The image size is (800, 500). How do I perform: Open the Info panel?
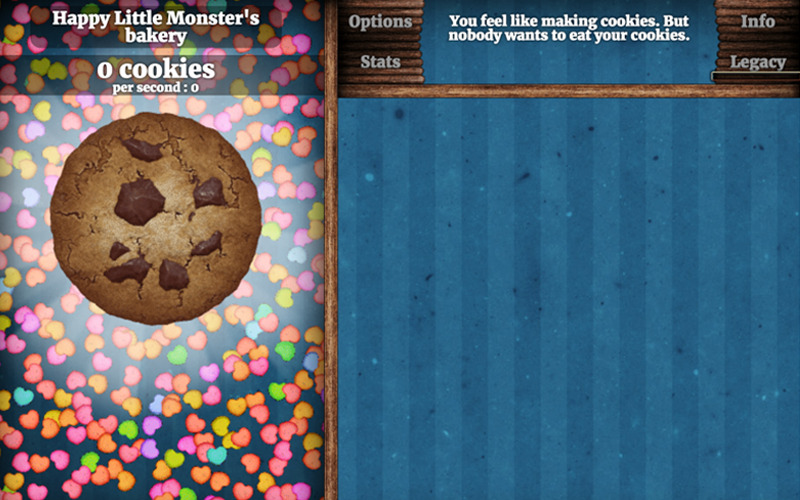click(757, 21)
